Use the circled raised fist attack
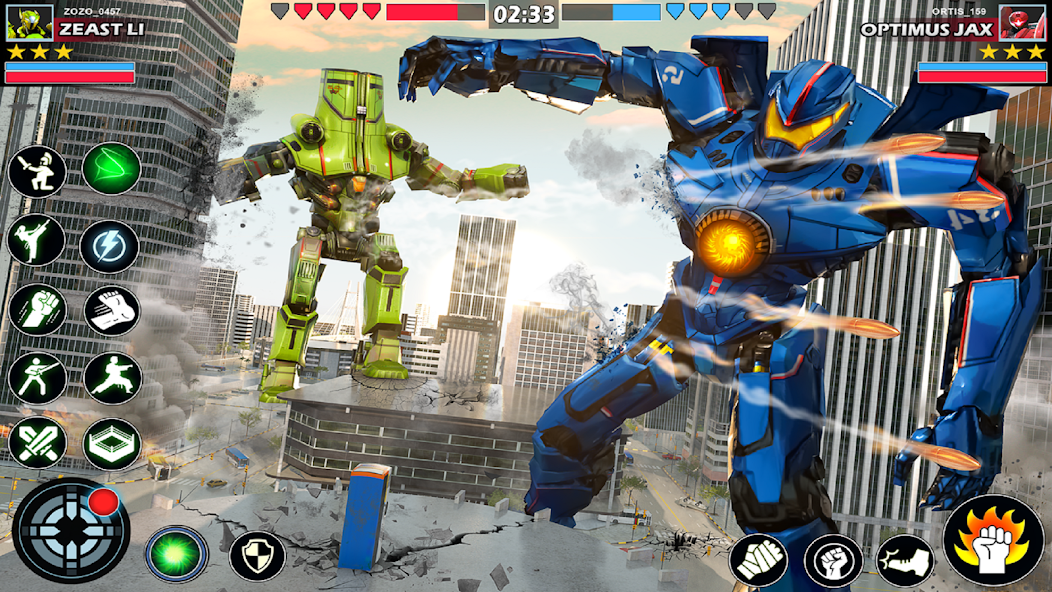Image resolution: width=1052 pixels, height=592 pixels. pyautogui.click(x=833, y=560)
